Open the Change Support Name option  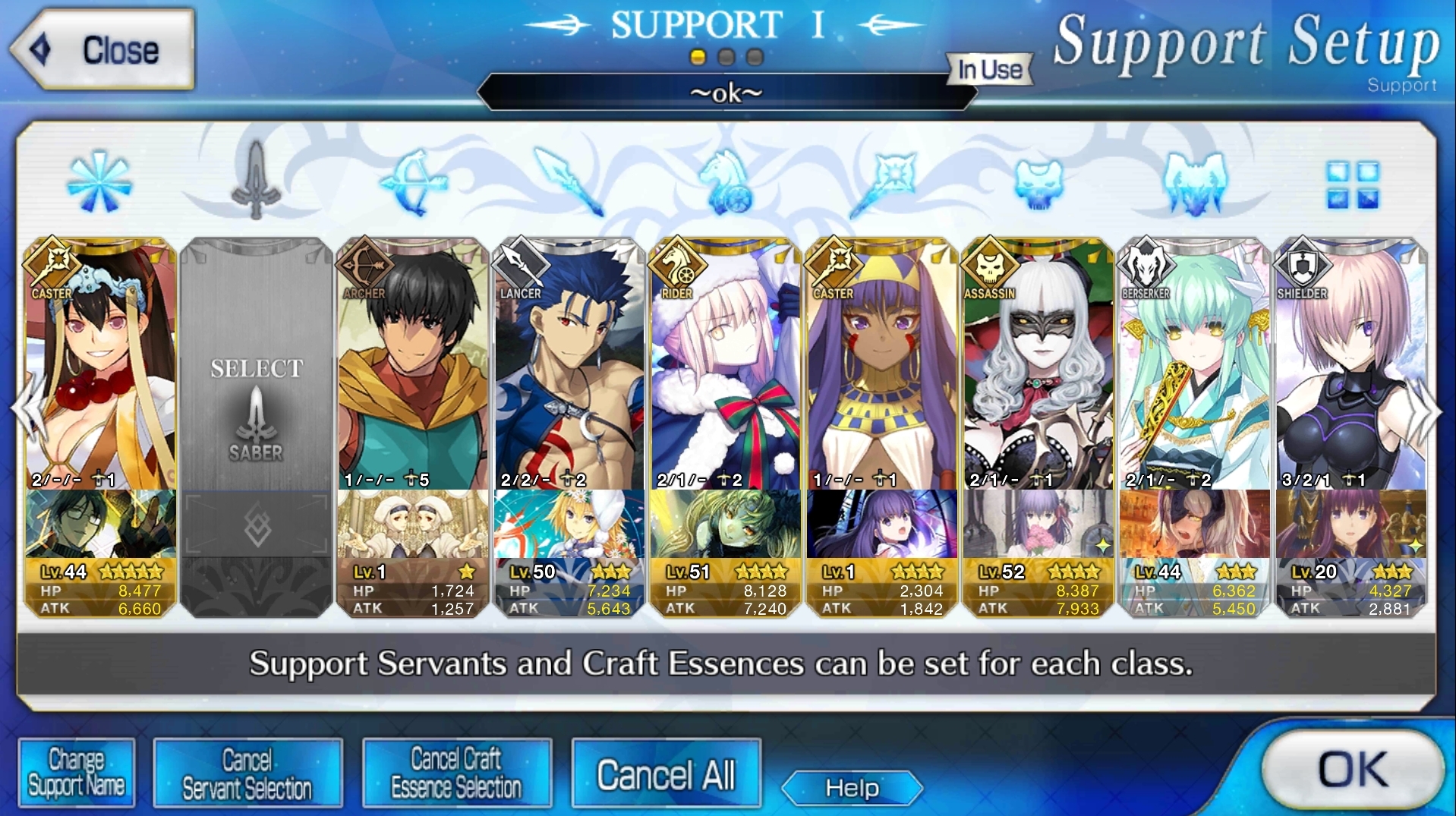pyautogui.click(x=77, y=773)
